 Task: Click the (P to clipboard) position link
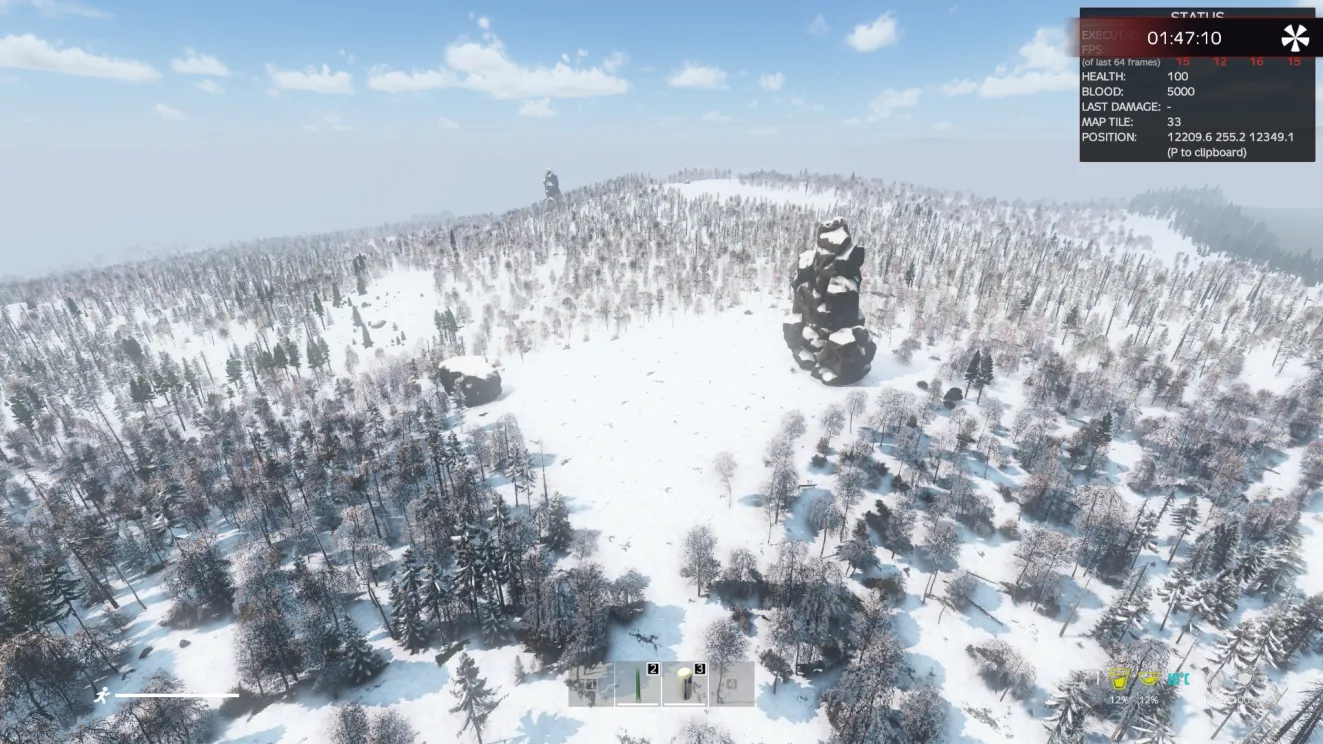point(1208,151)
